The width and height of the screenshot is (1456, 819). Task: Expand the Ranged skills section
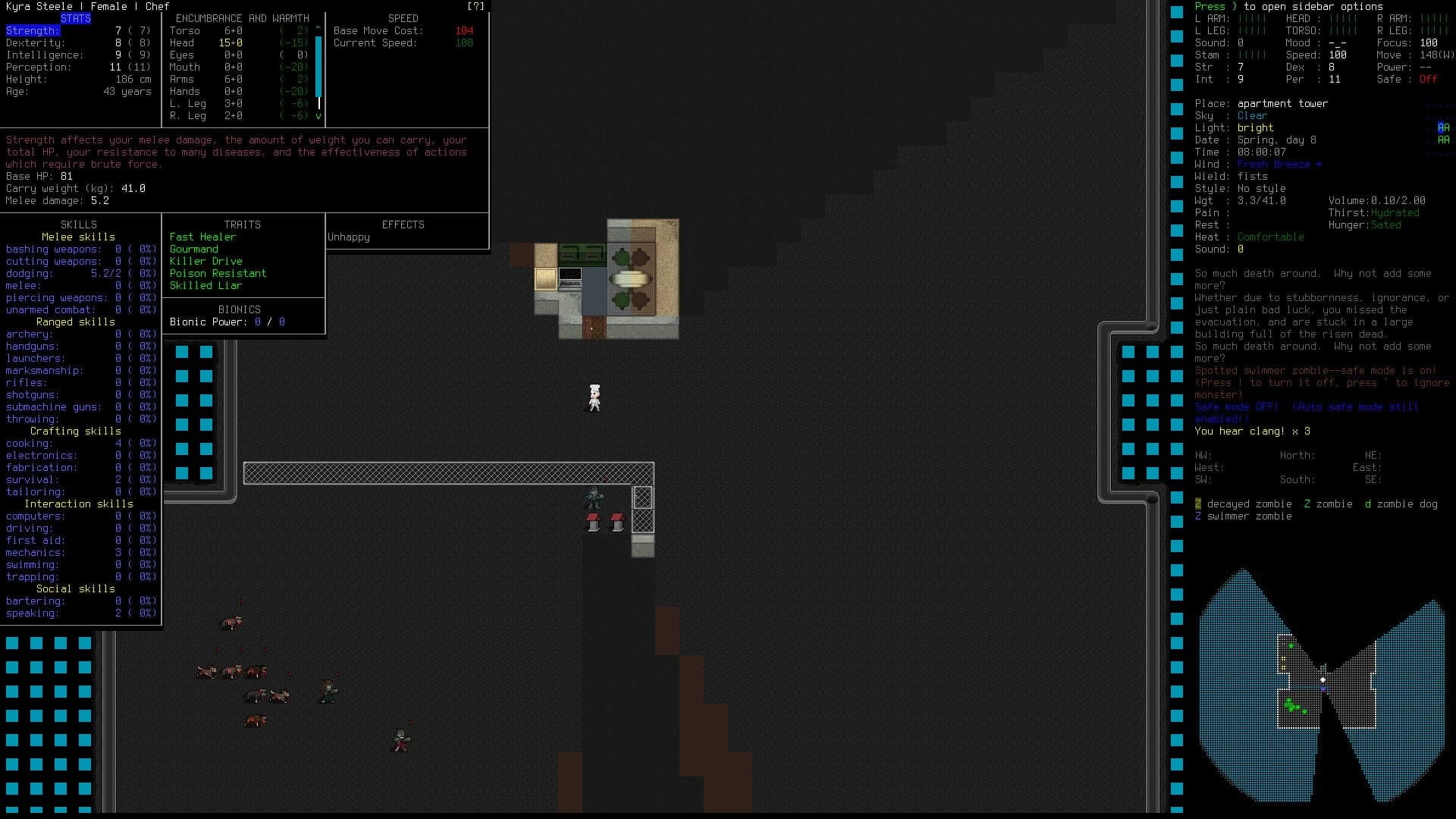(x=76, y=322)
